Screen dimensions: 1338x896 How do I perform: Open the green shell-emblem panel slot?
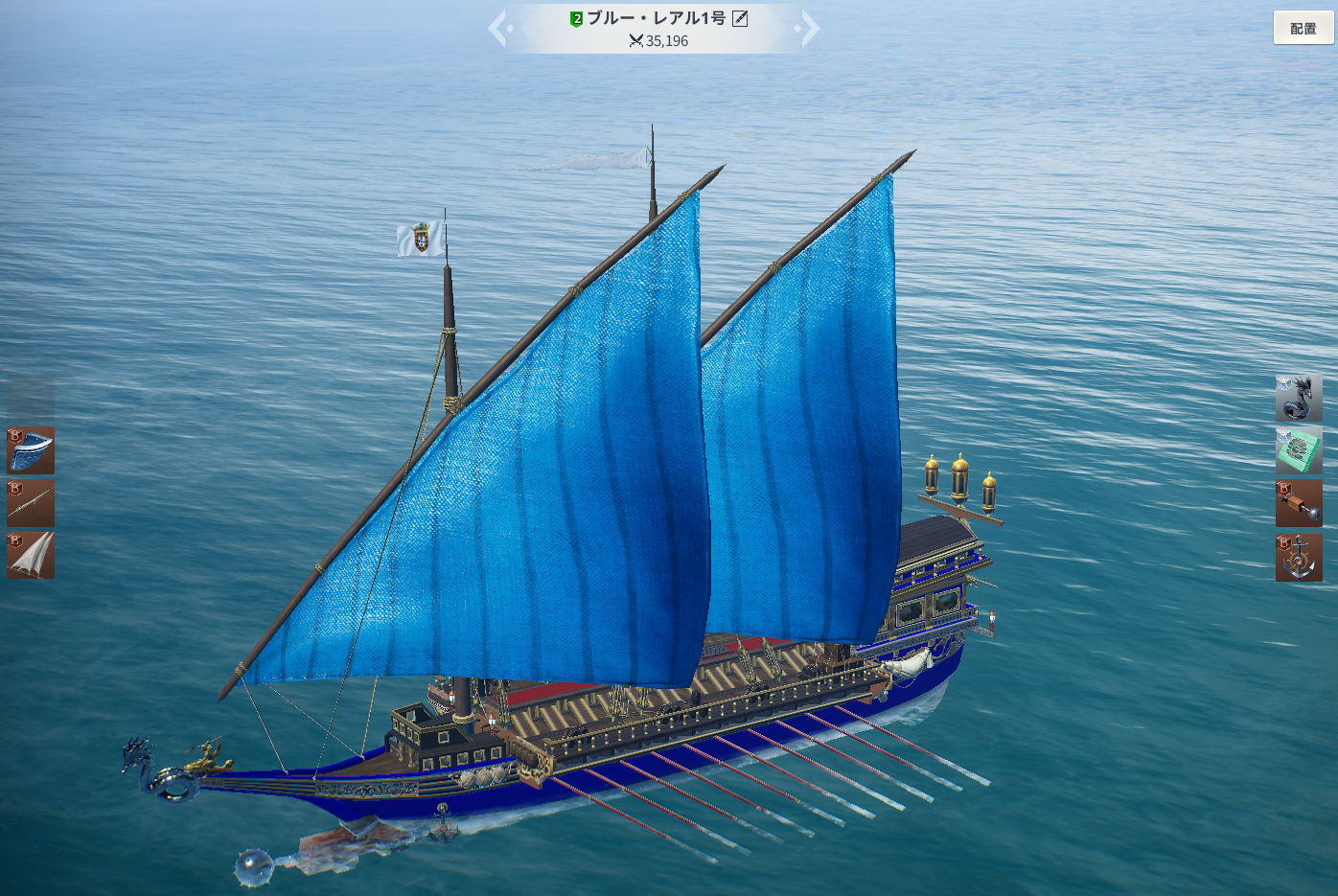1299,450
